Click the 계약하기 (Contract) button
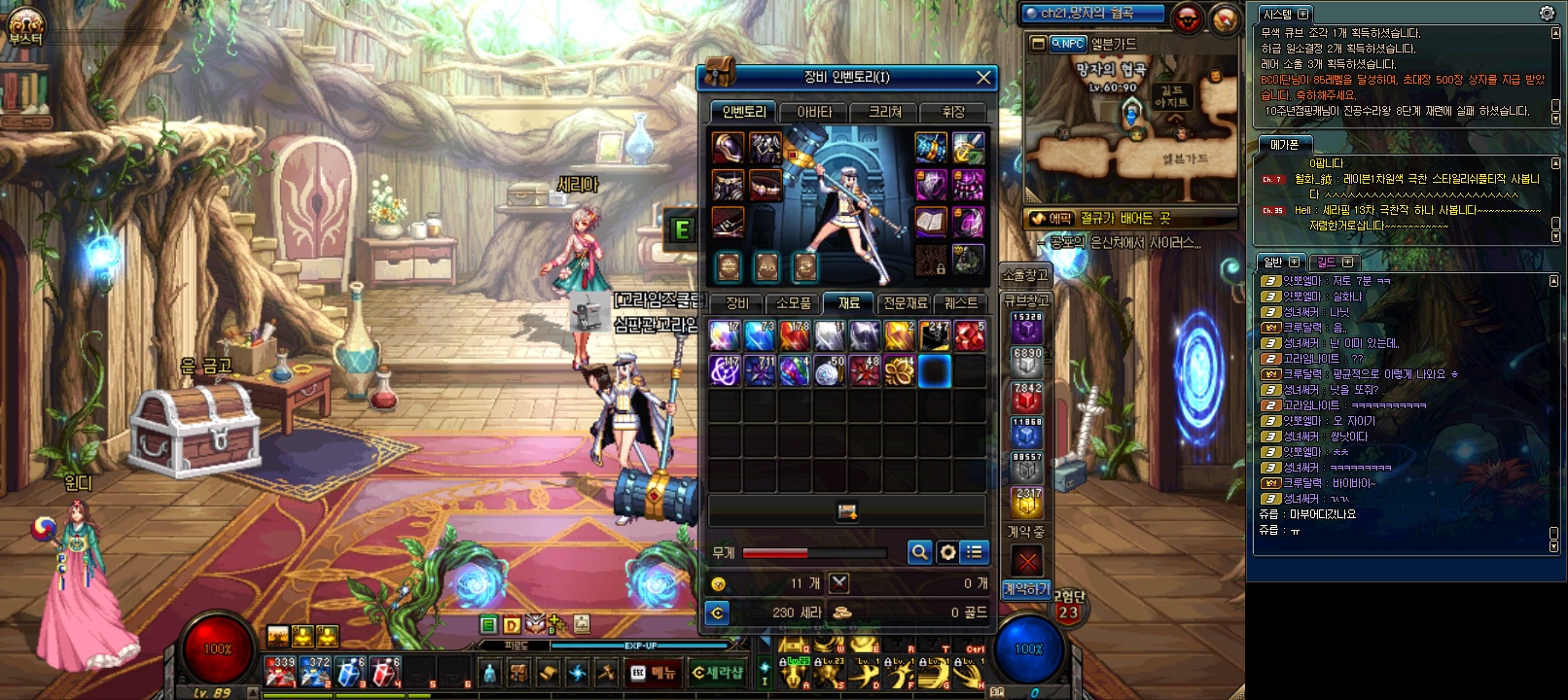Viewport: 1568px width, 700px height. click(1026, 589)
